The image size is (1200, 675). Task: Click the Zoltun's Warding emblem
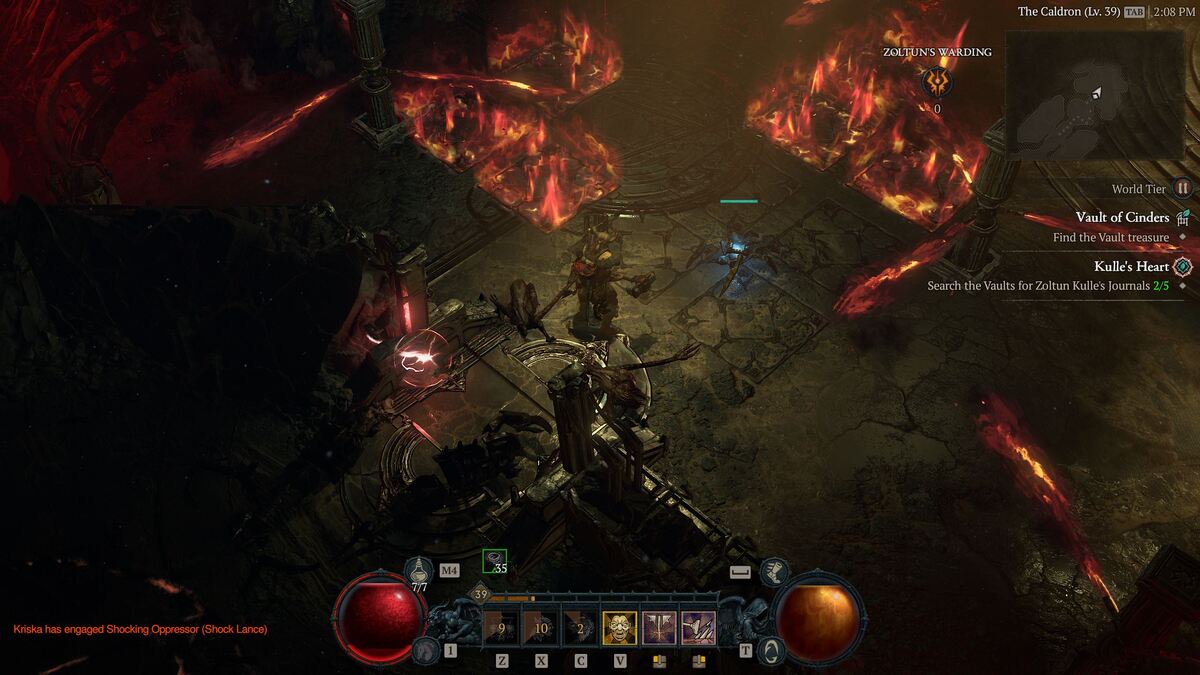(x=937, y=82)
